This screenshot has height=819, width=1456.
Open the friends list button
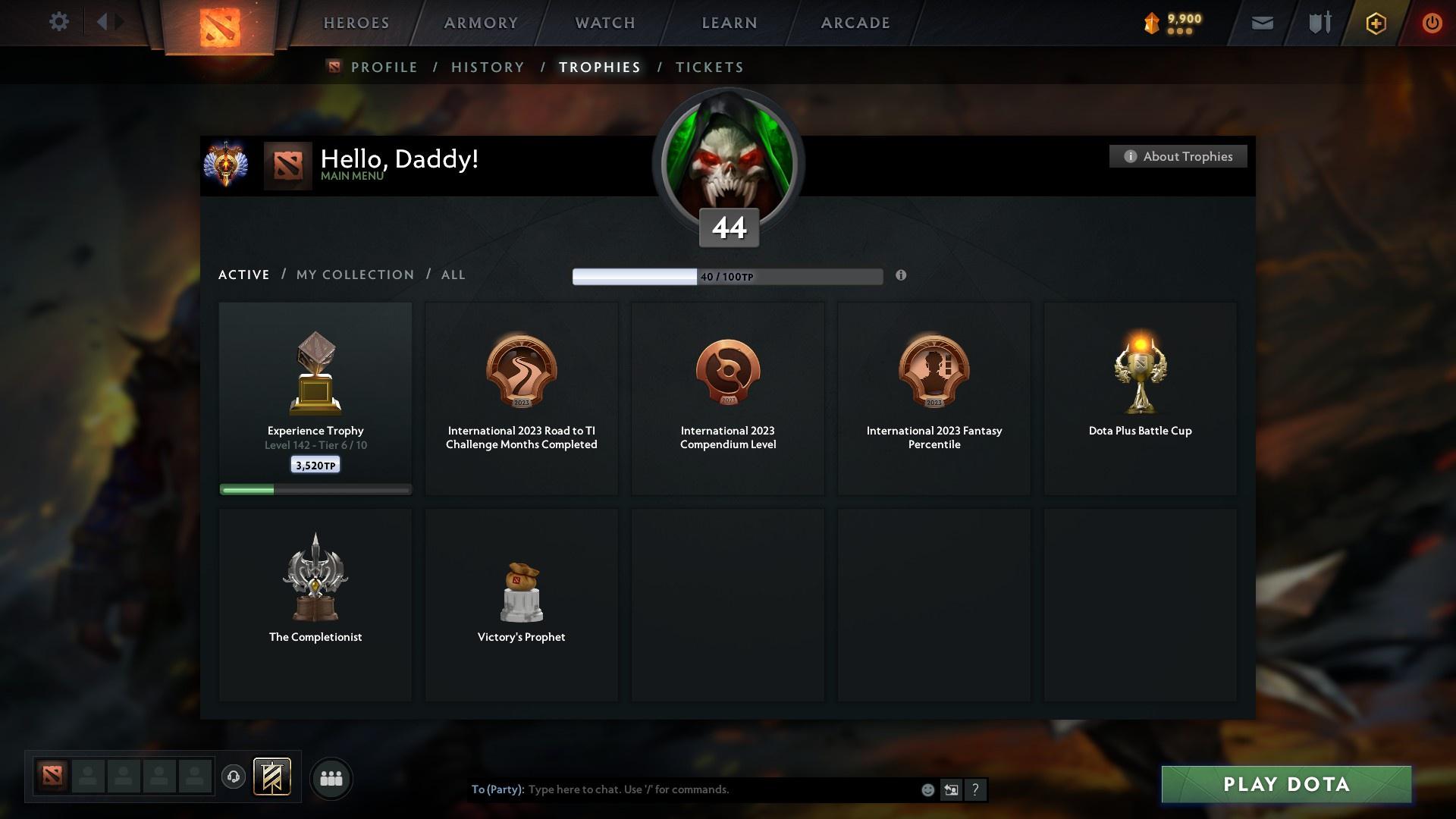[x=331, y=778]
